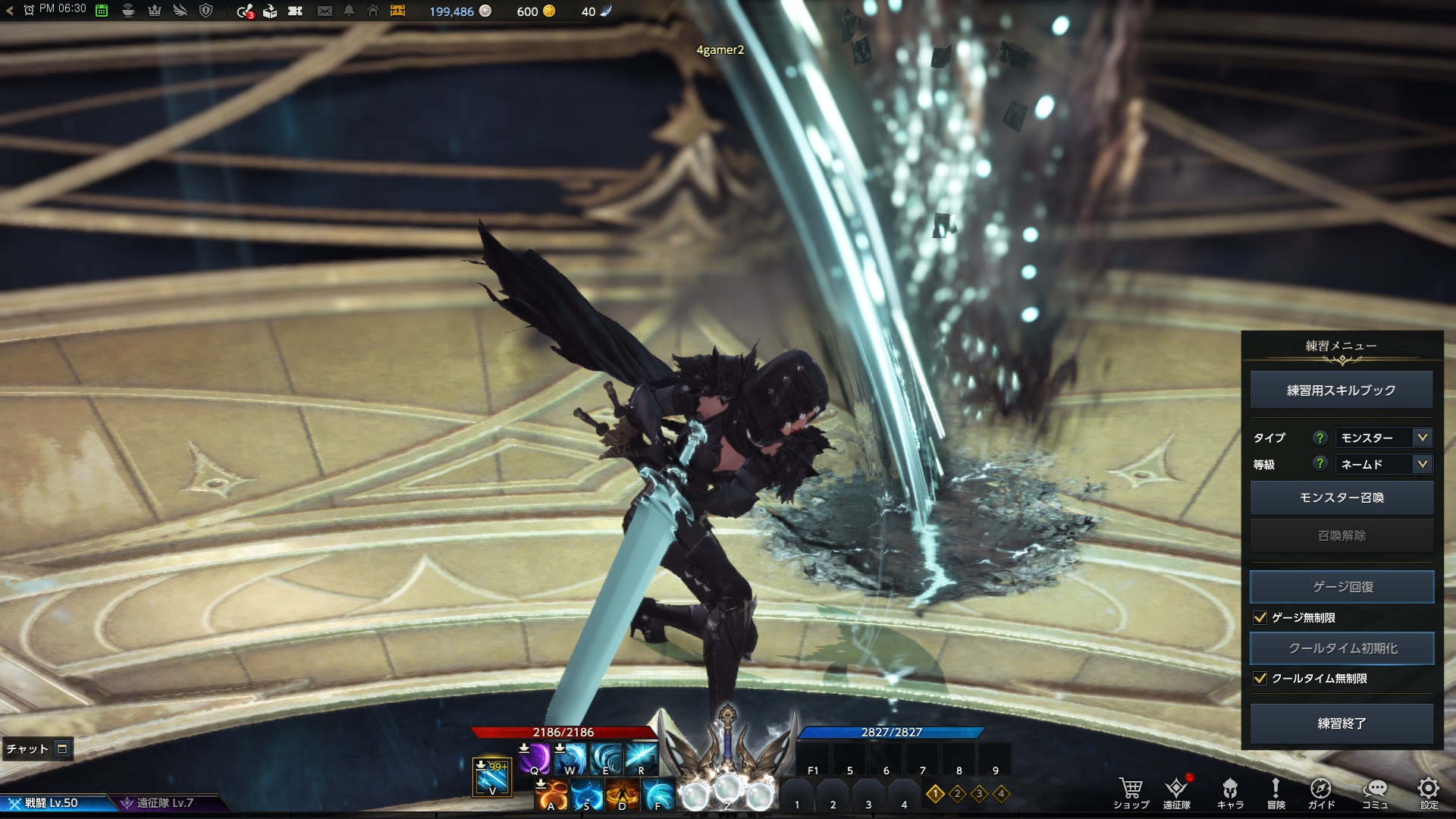Open the mail envelope icon
Viewport: 1456px width, 819px height.
325,11
